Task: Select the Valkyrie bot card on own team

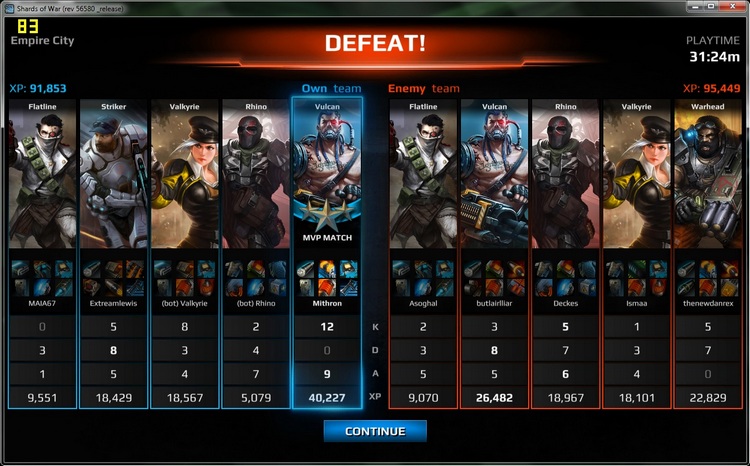Action: [185, 180]
